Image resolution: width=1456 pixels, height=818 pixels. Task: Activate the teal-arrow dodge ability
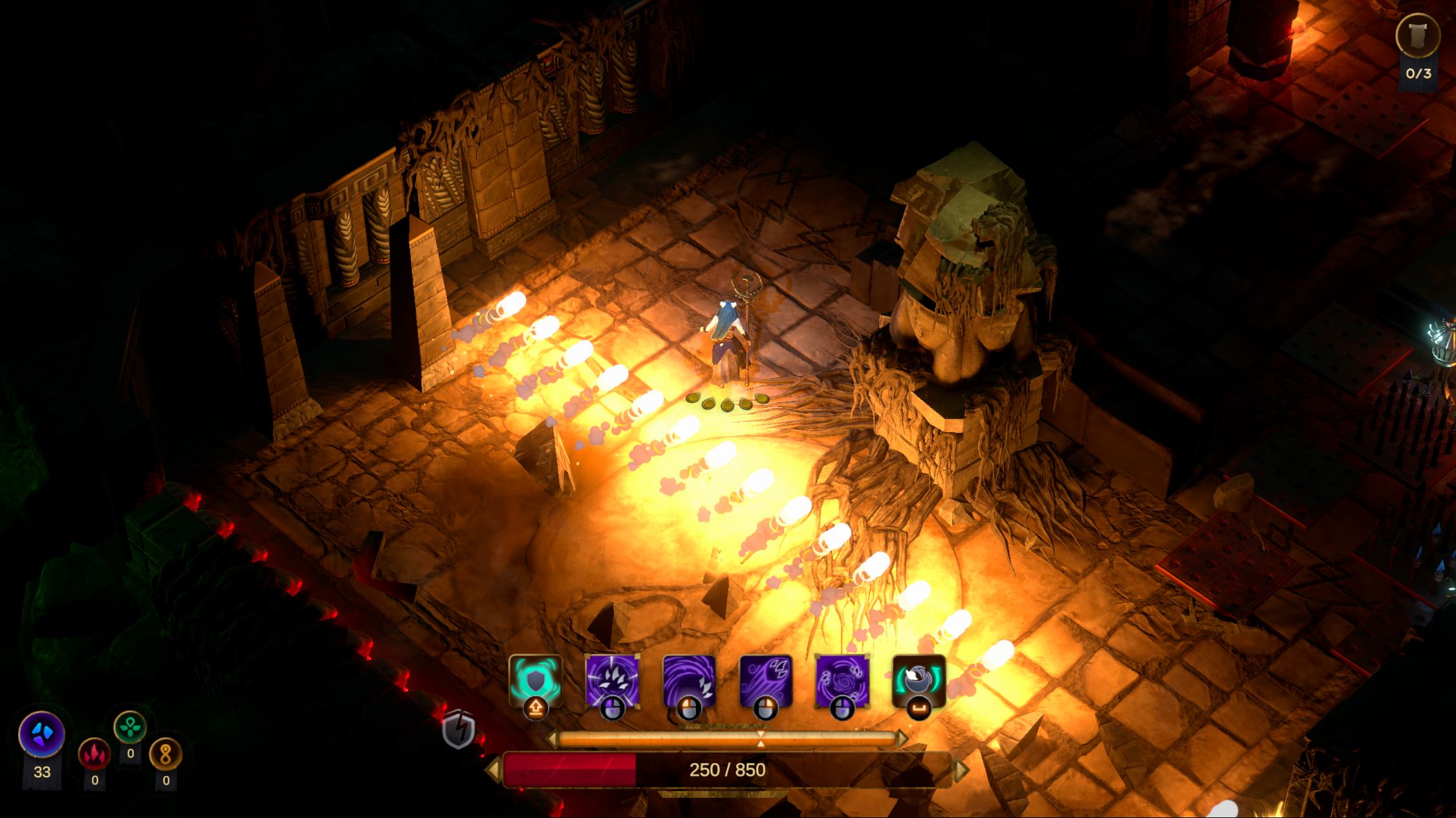pos(918,681)
